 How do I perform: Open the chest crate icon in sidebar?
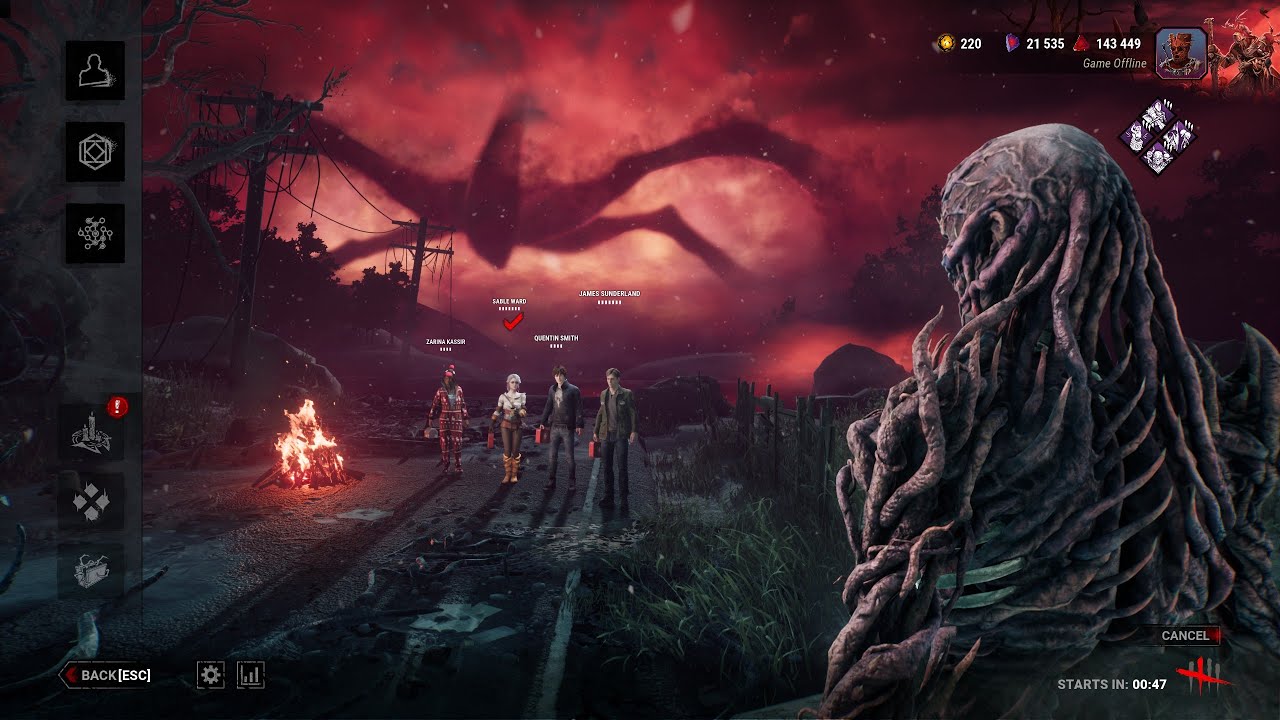[91, 571]
